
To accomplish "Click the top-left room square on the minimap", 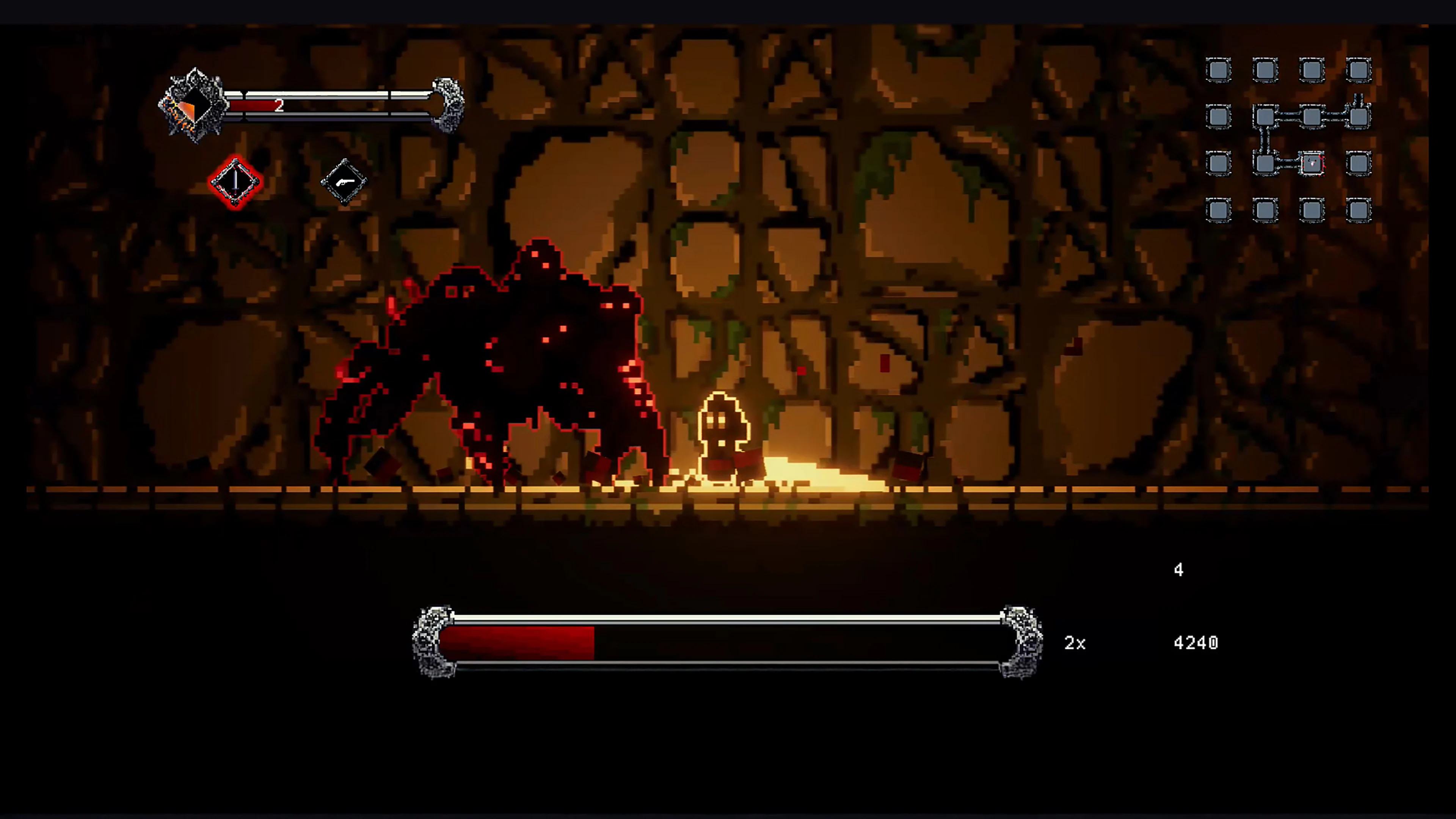I will (1219, 70).
